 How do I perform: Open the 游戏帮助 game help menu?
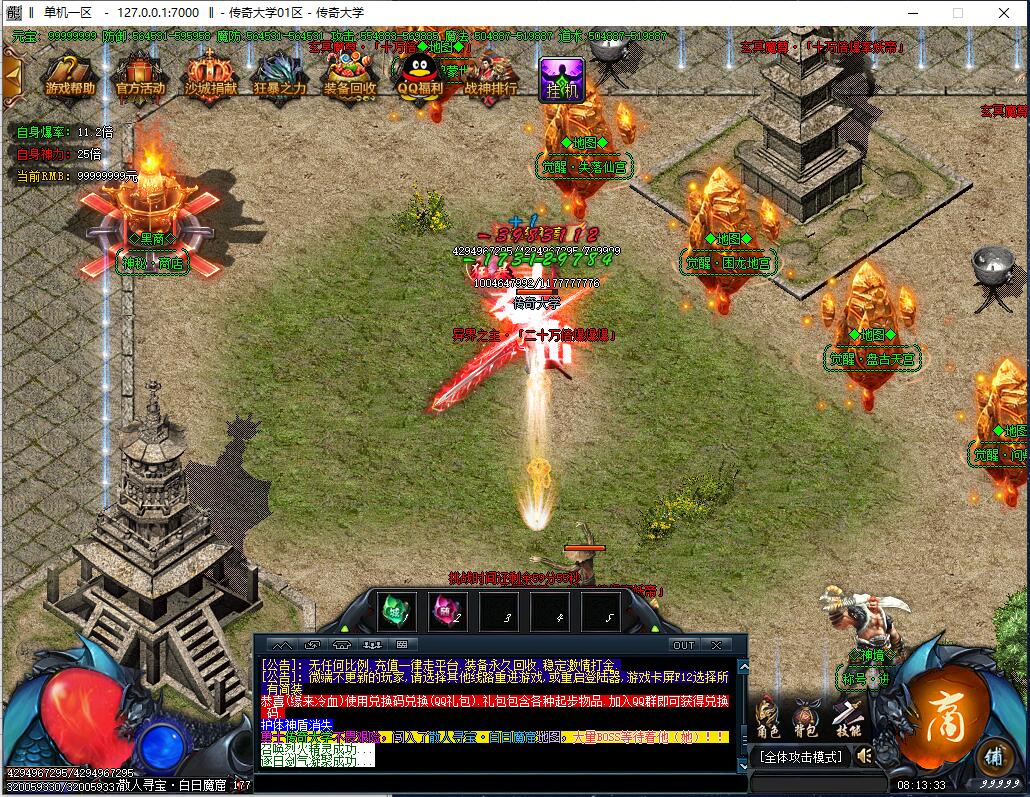70,73
